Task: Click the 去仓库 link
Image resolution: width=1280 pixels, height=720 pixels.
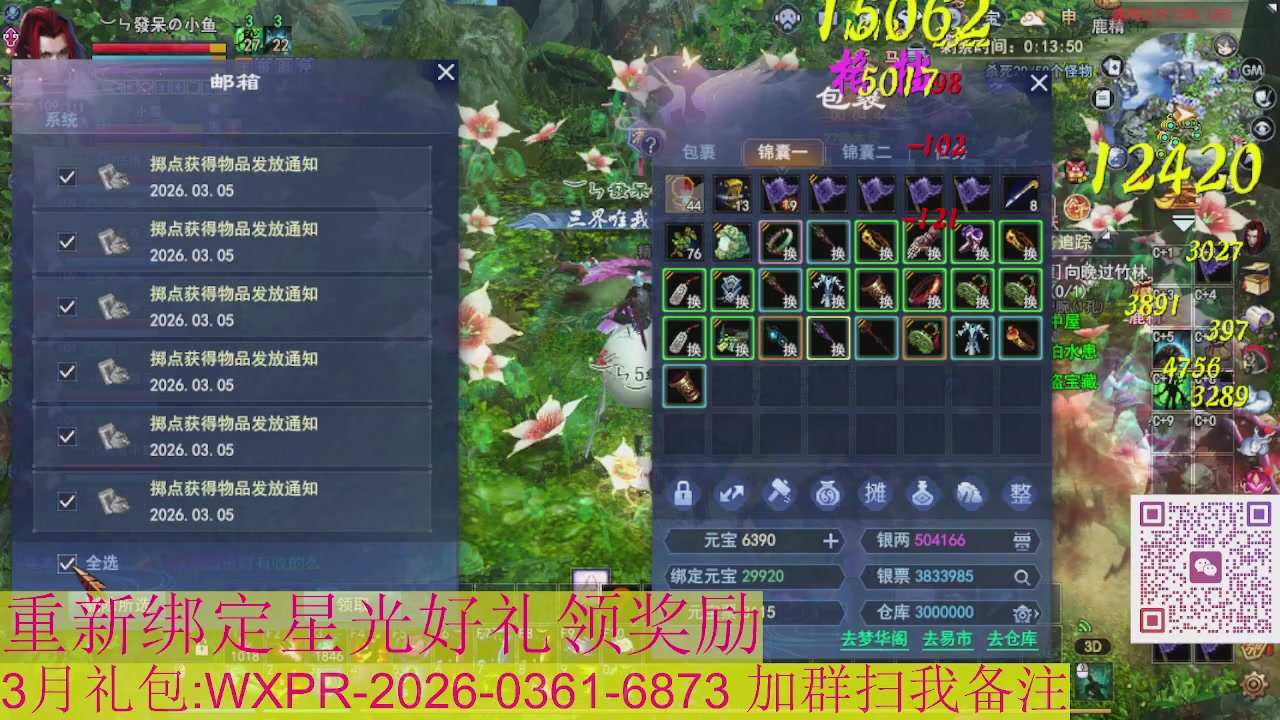Action: coord(1014,638)
